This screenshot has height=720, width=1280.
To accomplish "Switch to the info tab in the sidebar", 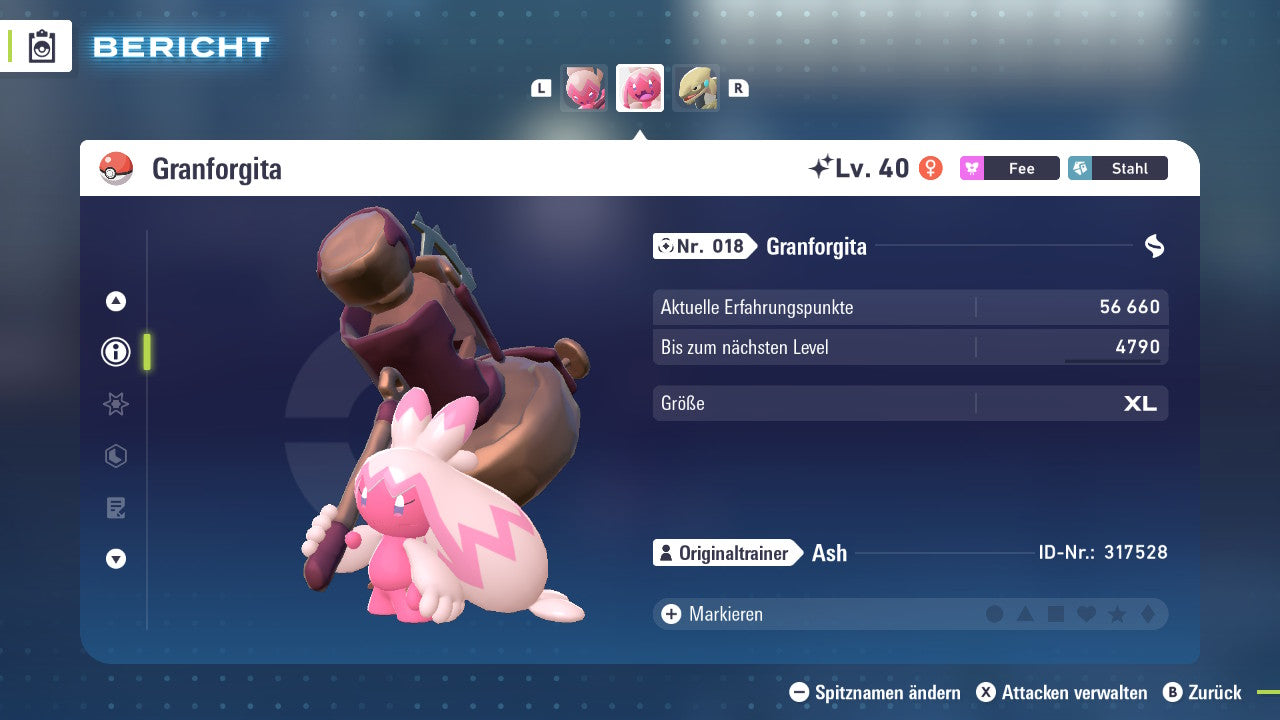I will 115,352.
